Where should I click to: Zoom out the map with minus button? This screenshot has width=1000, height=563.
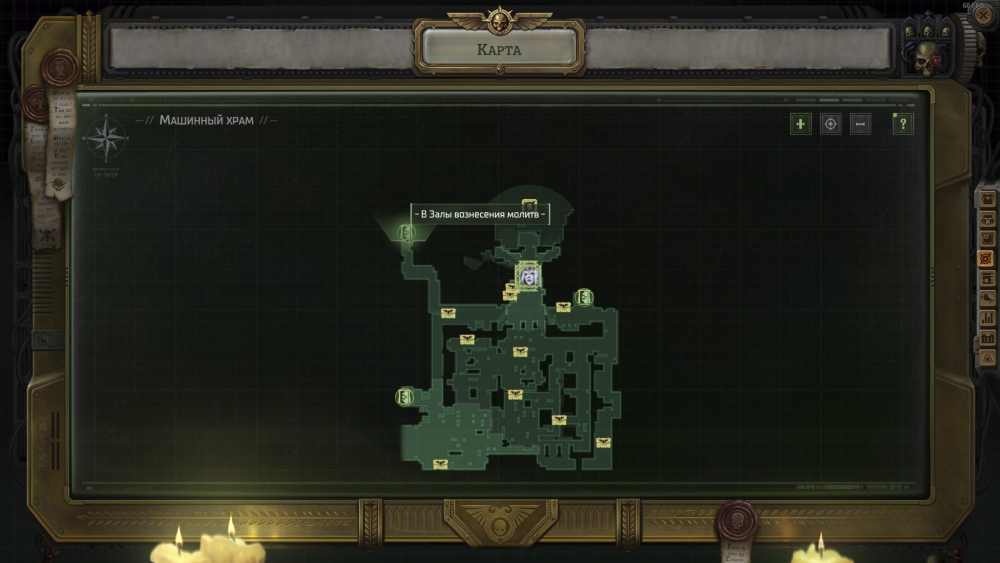(860, 124)
